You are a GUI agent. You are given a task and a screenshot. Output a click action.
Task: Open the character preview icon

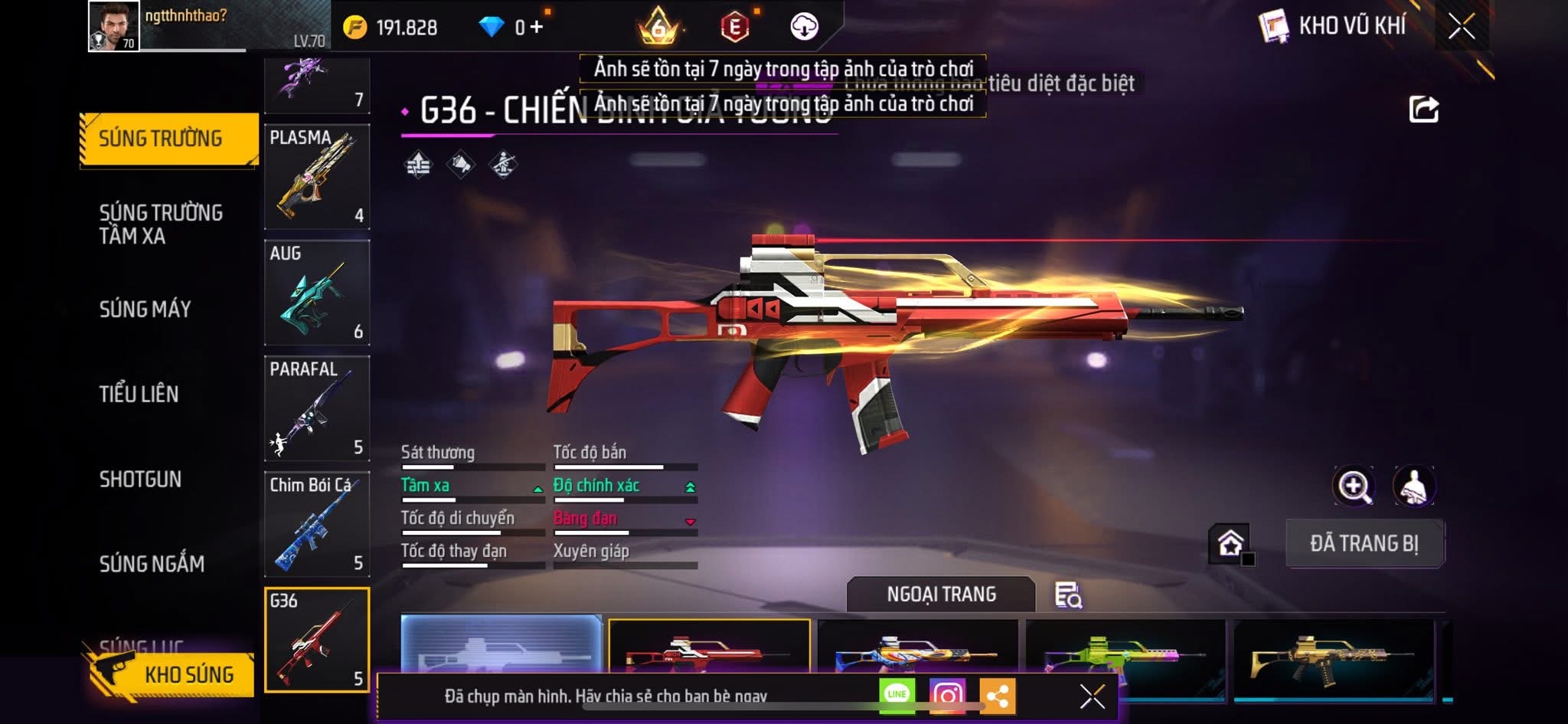(x=1413, y=486)
